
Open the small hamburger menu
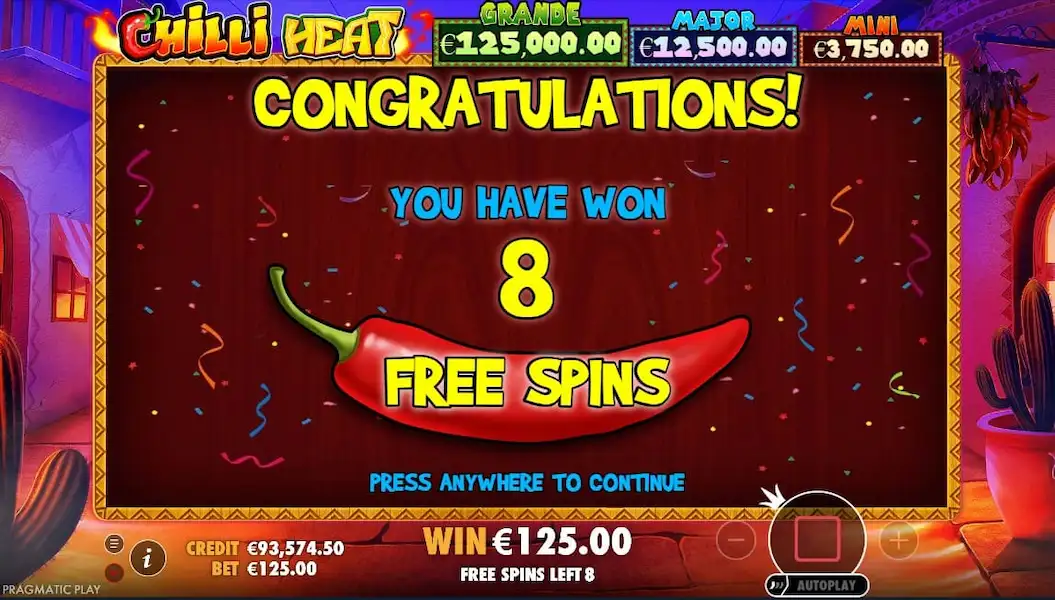tap(114, 544)
